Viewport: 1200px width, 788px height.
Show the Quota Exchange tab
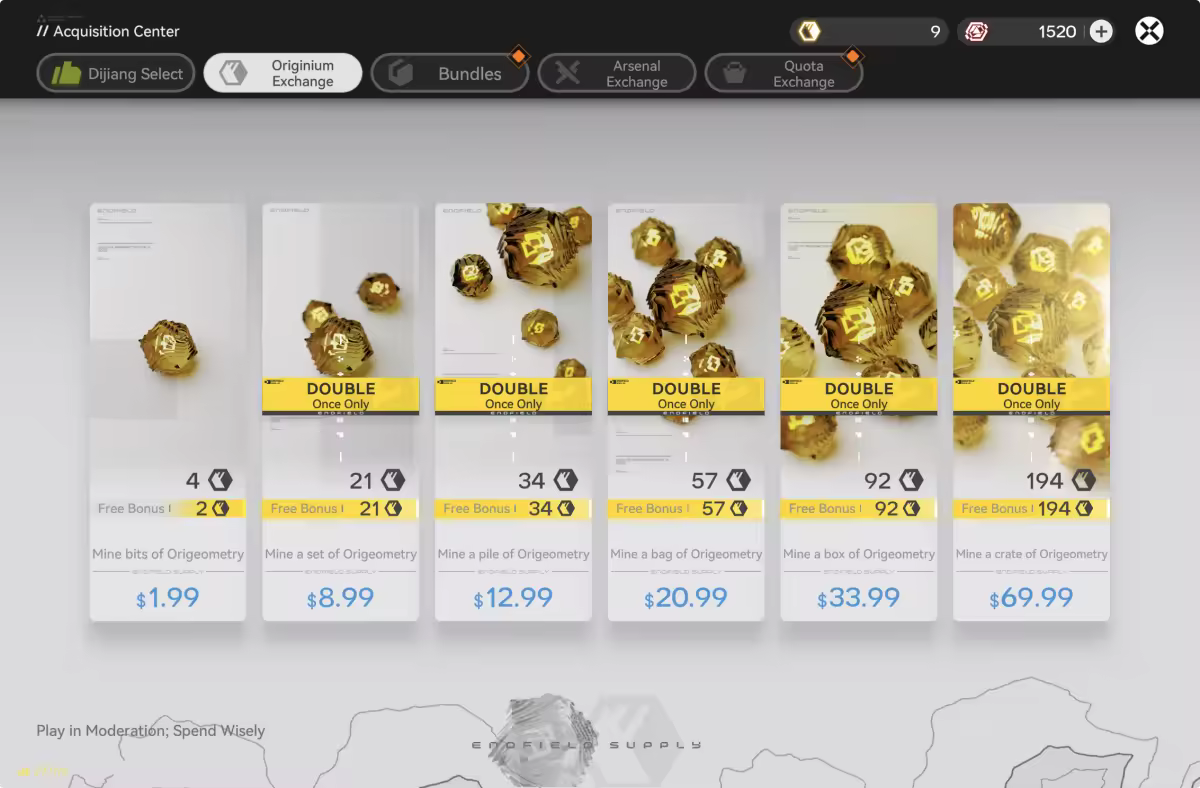(784, 73)
